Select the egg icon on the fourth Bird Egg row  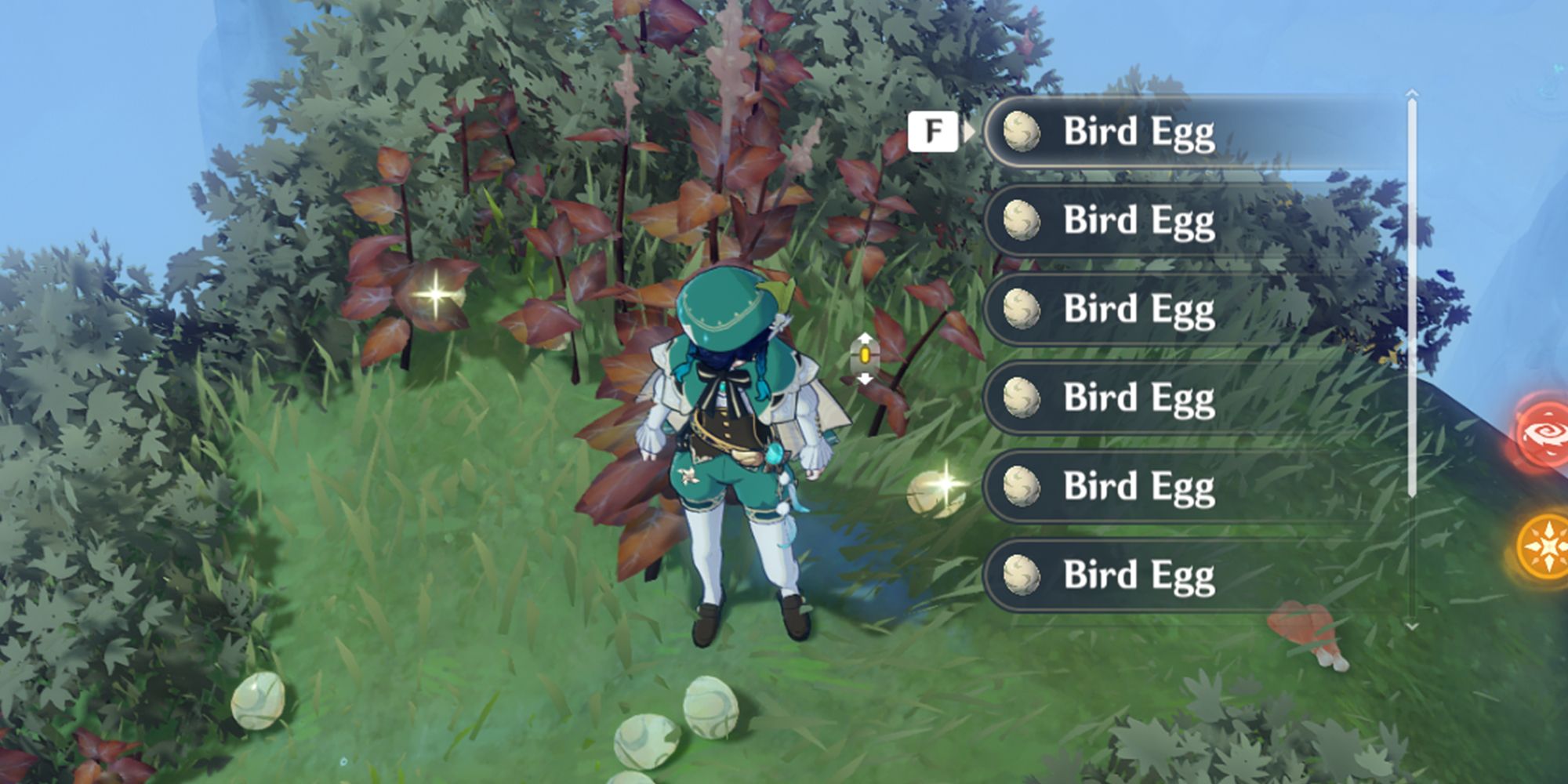coord(1022,398)
